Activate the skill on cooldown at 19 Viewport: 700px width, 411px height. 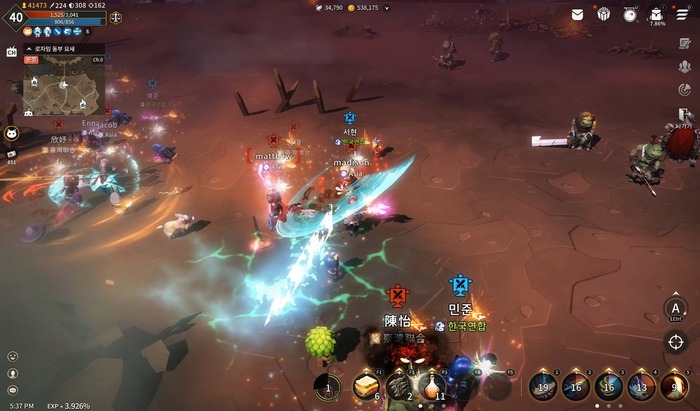tap(543, 385)
